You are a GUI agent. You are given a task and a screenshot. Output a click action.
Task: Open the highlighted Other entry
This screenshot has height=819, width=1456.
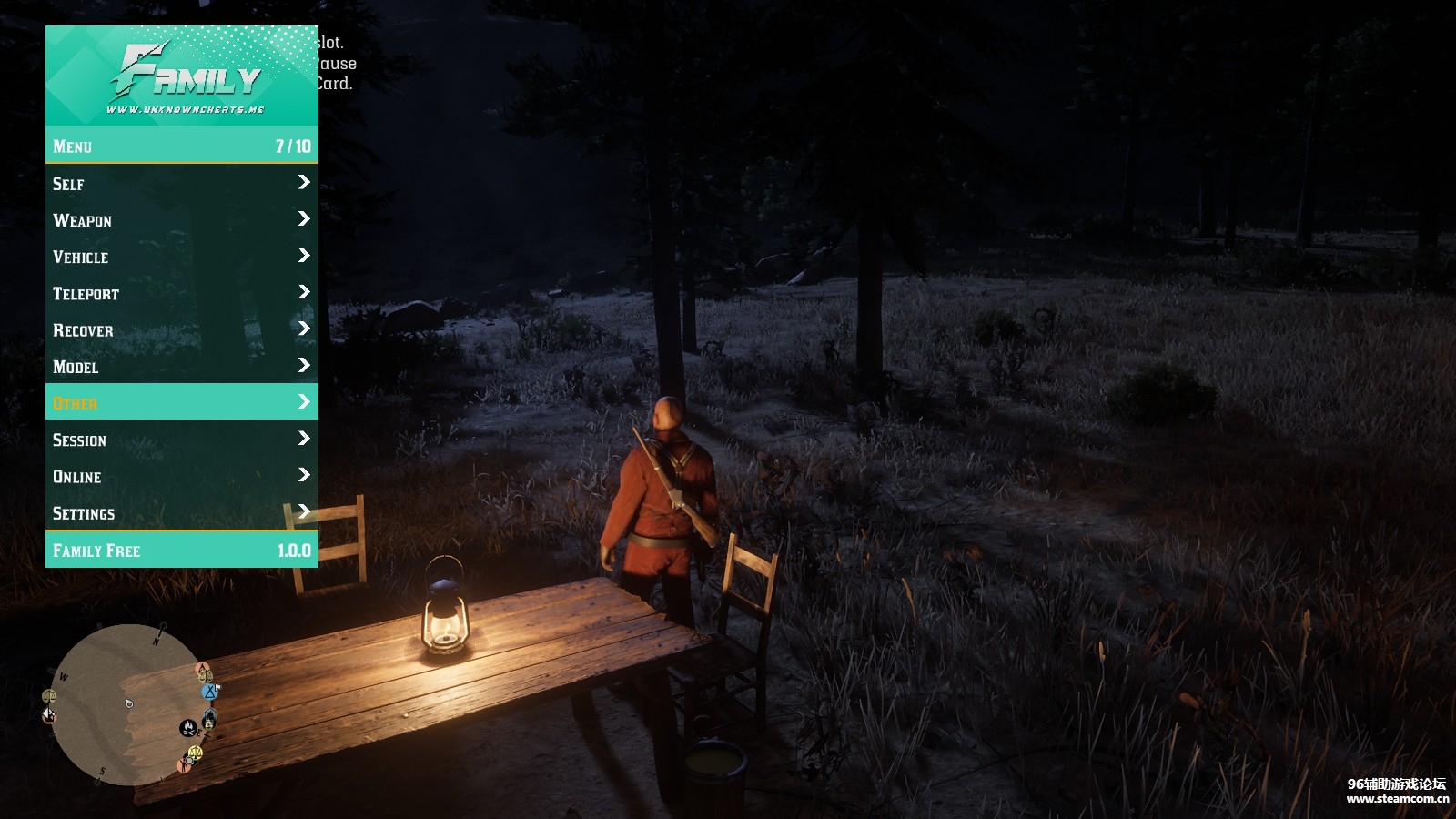coord(181,402)
